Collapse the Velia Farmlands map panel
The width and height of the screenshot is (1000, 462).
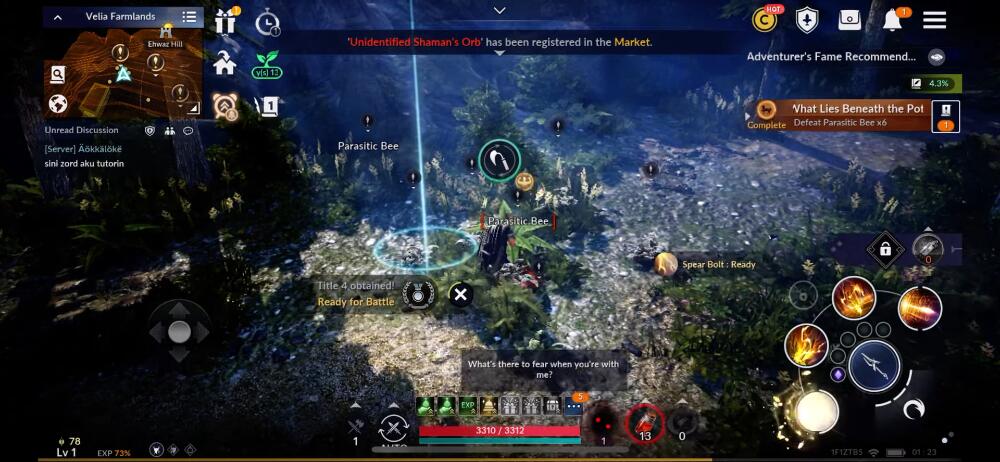58,17
